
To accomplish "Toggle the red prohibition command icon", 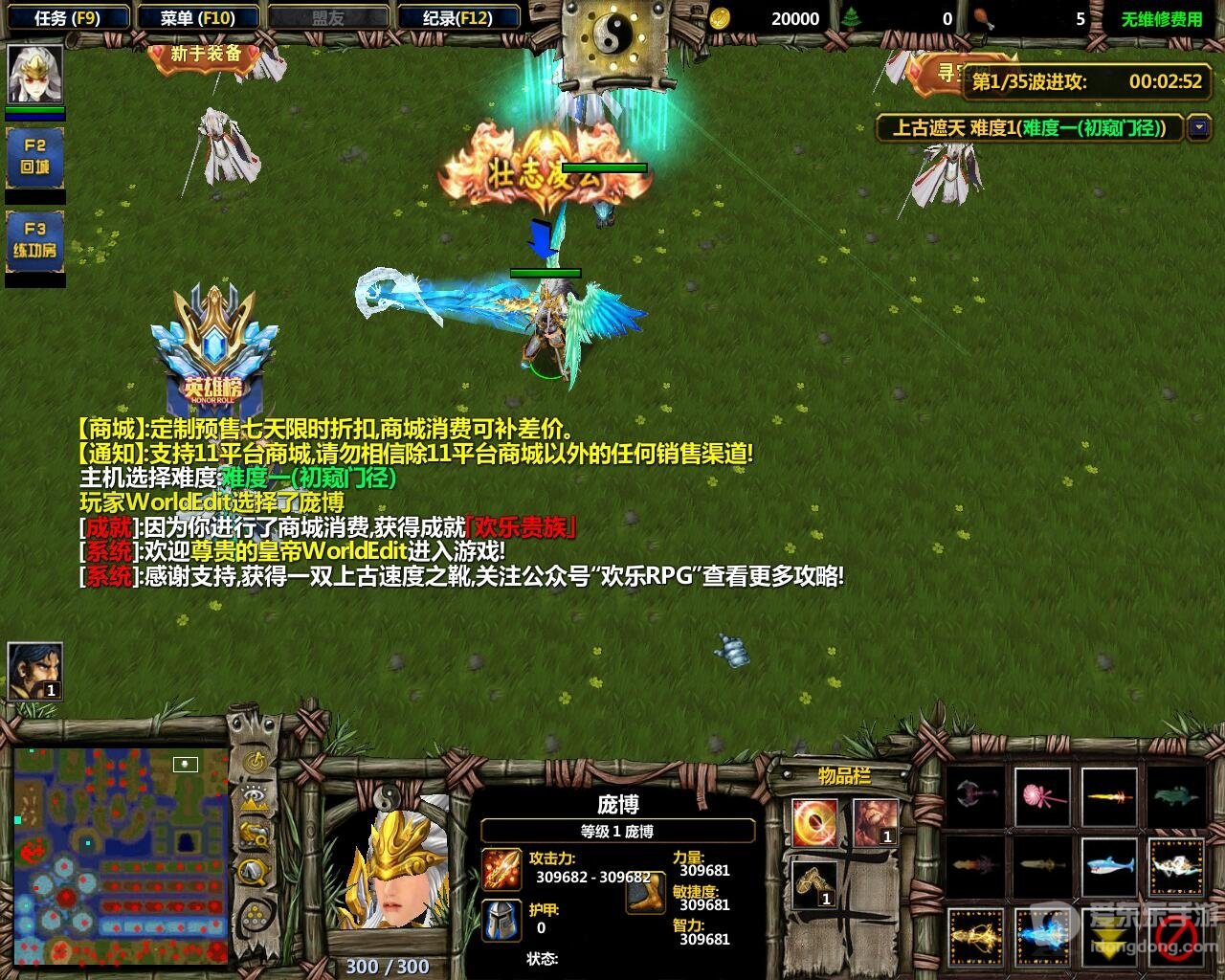I will click(1178, 937).
